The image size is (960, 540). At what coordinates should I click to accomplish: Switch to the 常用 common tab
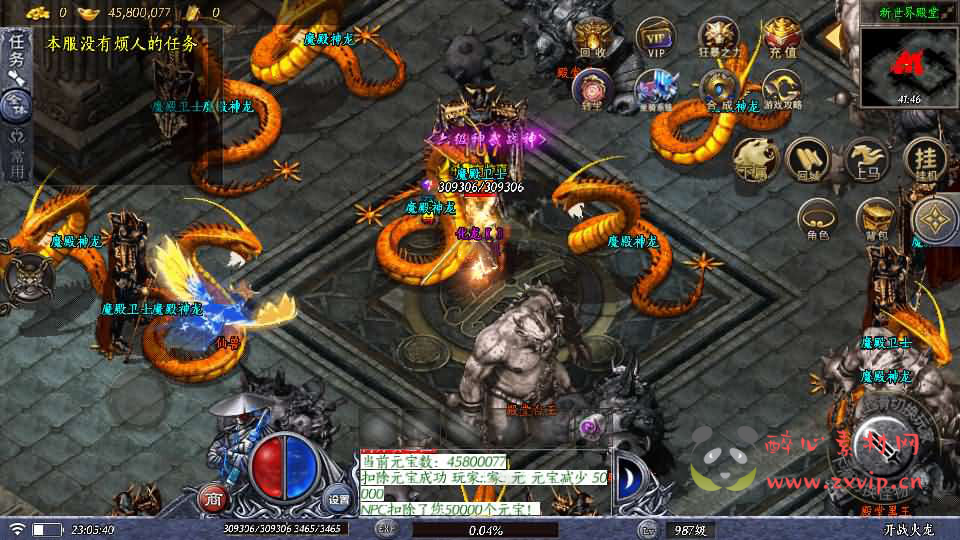coord(16,157)
